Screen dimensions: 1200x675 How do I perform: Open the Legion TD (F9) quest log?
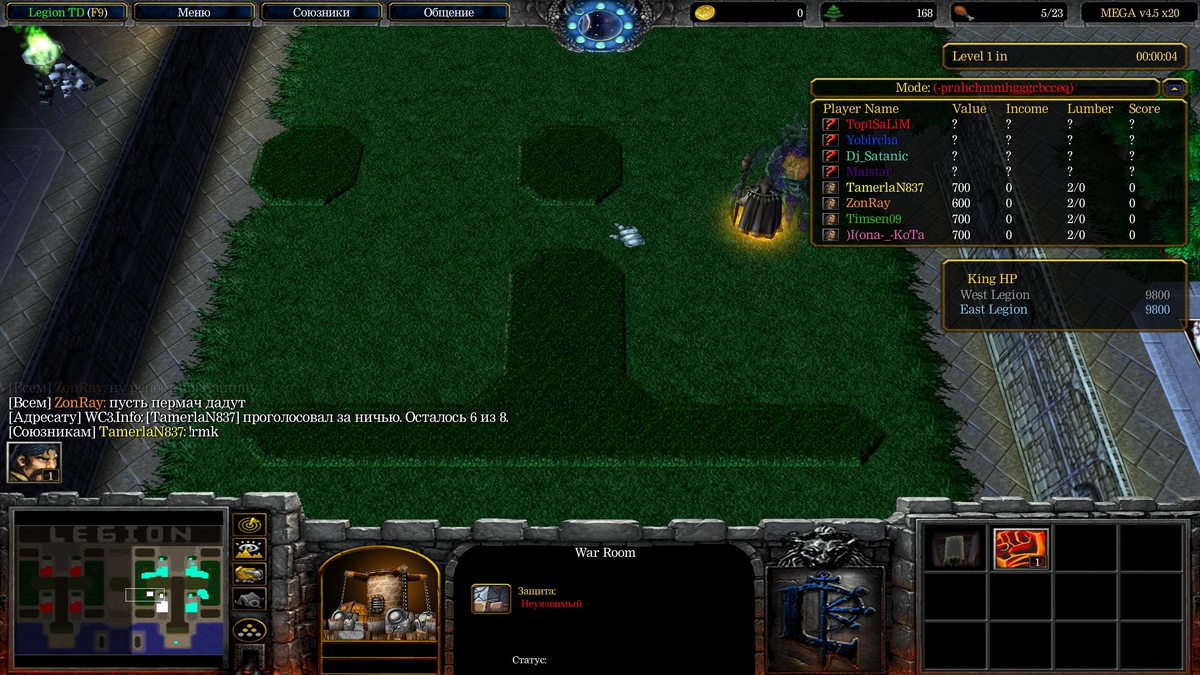pos(67,13)
